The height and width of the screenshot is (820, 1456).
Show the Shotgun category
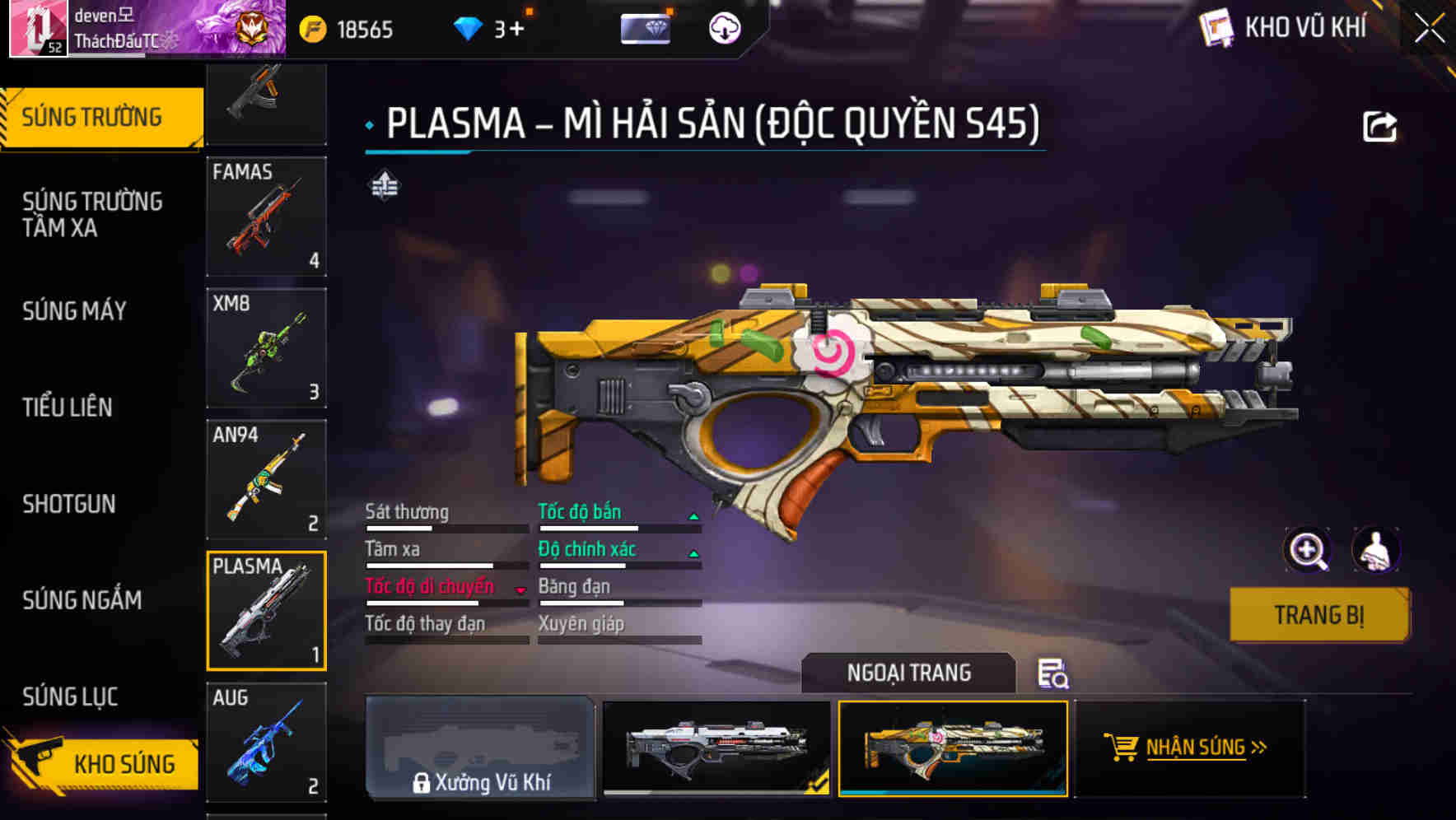point(69,504)
